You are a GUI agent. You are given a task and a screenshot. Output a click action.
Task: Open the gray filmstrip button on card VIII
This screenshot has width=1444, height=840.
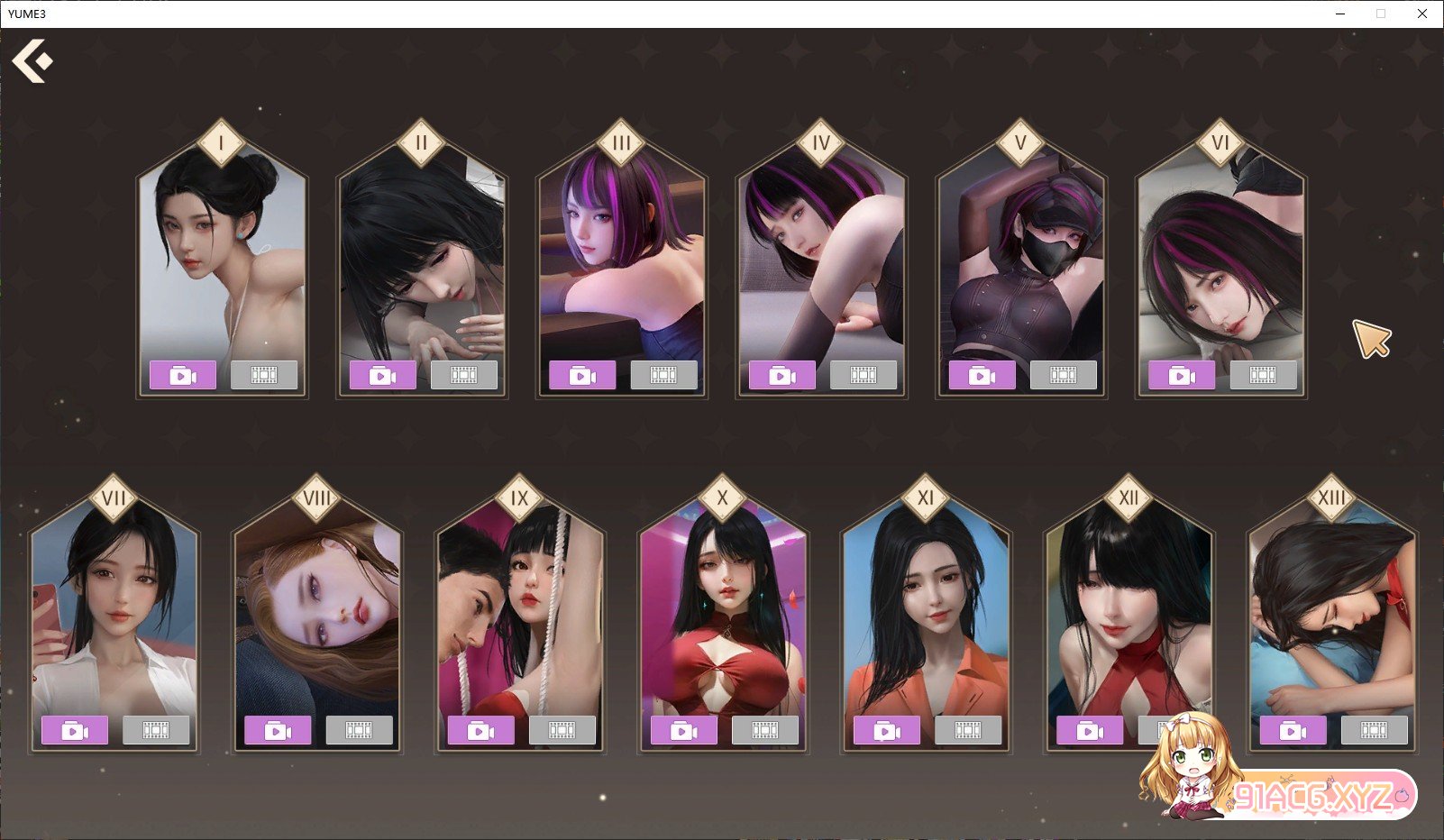[359, 730]
